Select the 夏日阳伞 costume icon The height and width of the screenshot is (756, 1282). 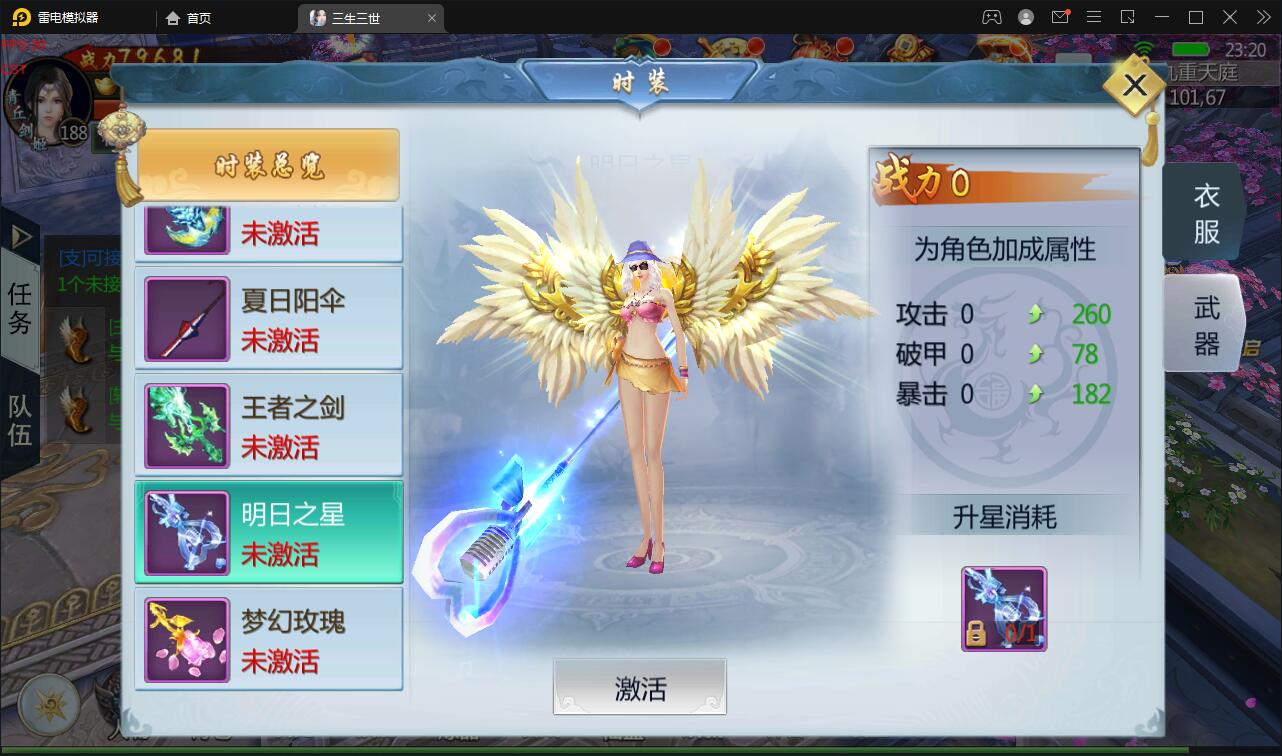[x=186, y=317]
